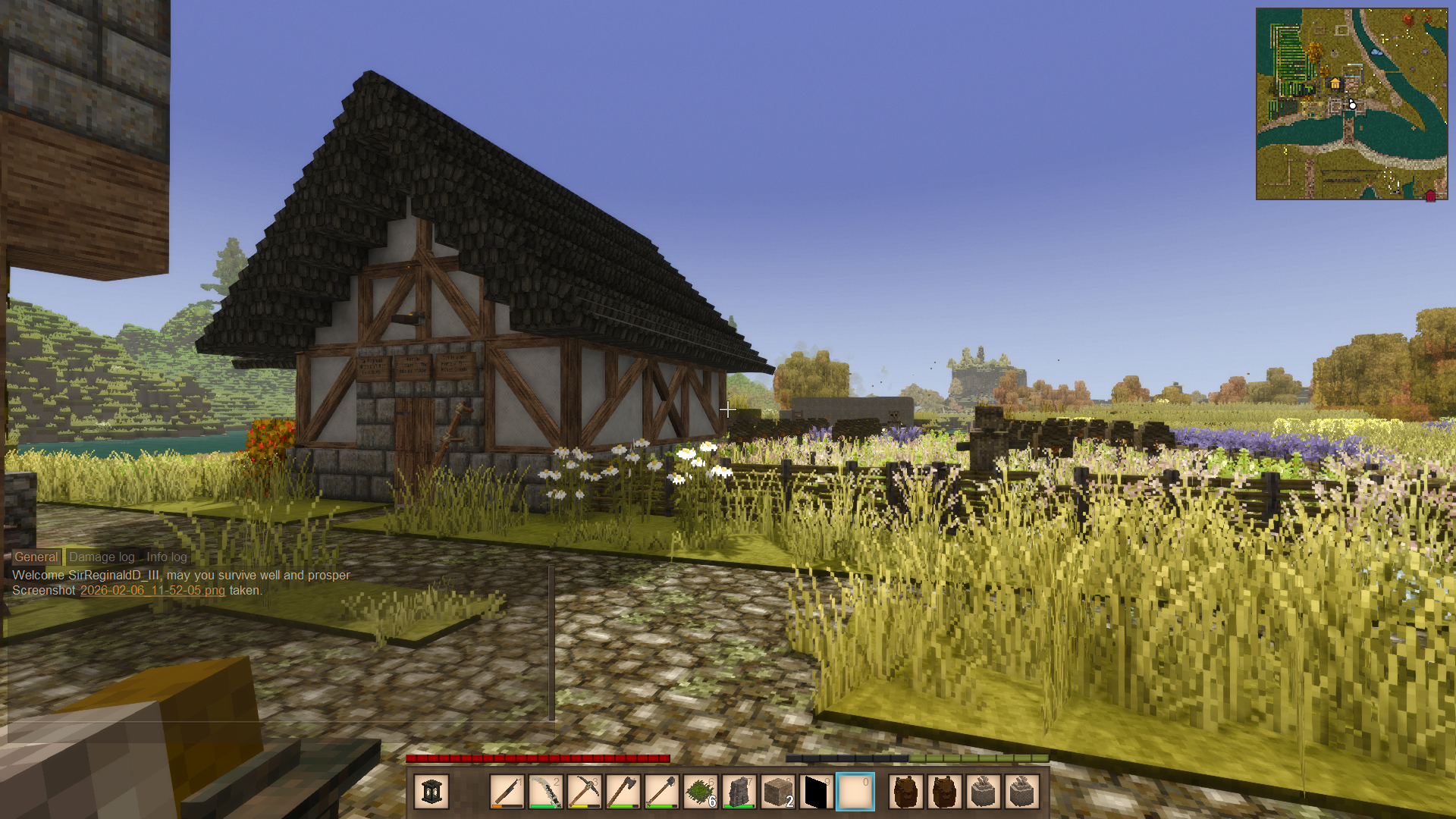The height and width of the screenshot is (819, 1456).
Task: Pick the green plant stack of 6
Action: tap(701, 792)
